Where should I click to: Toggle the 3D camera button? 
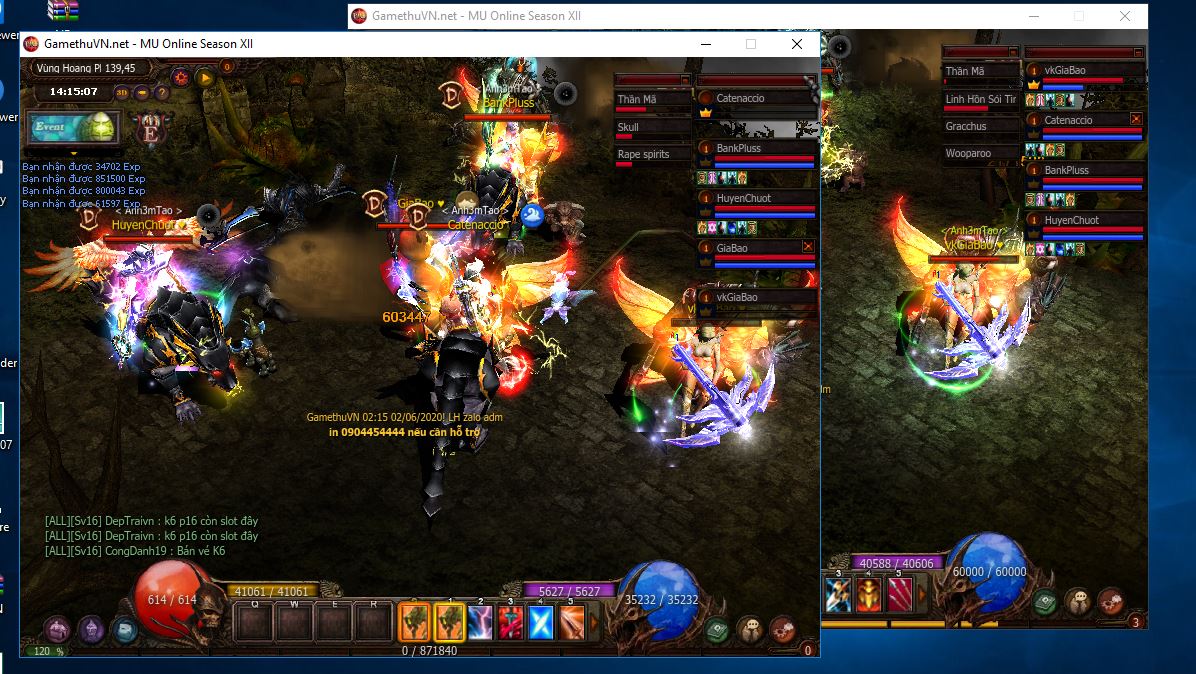tap(122, 92)
